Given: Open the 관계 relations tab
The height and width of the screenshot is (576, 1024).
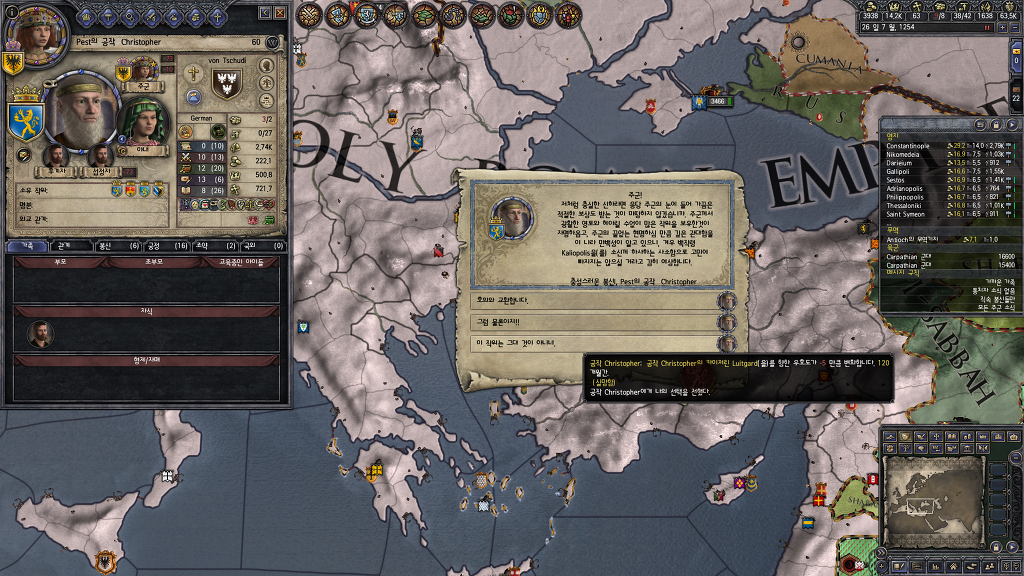Looking at the screenshot, I should tap(64, 245).
